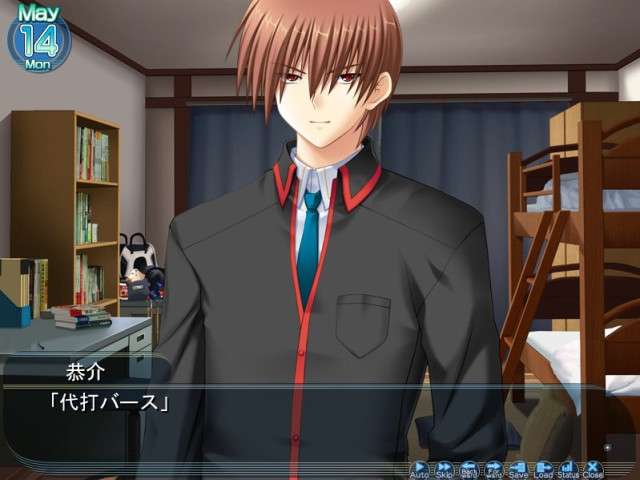The width and height of the screenshot is (640, 480).
Task: Hide the message window with Close
Action: click(593, 468)
